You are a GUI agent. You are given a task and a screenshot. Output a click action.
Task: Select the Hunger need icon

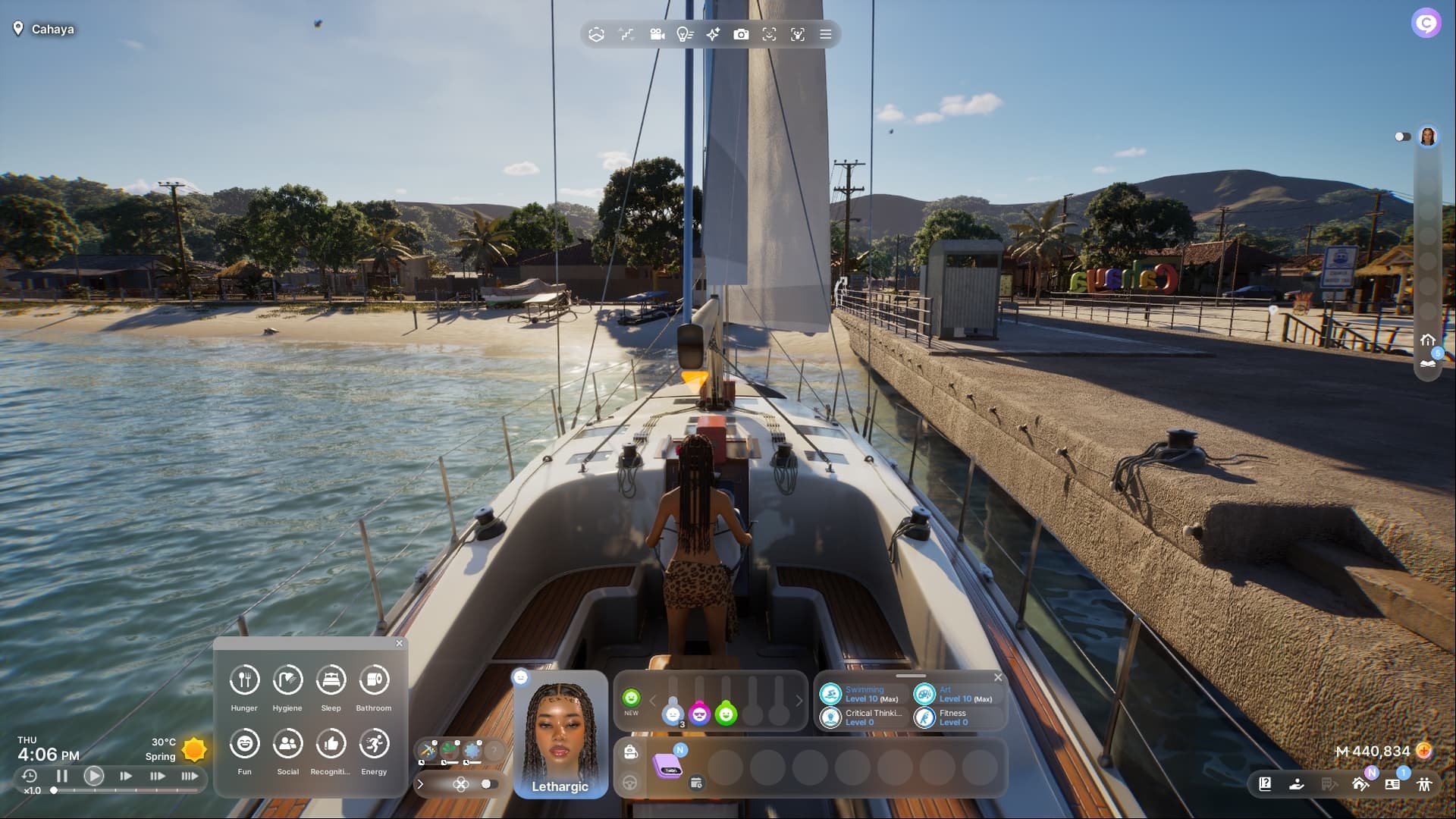click(x=244, y=680)
